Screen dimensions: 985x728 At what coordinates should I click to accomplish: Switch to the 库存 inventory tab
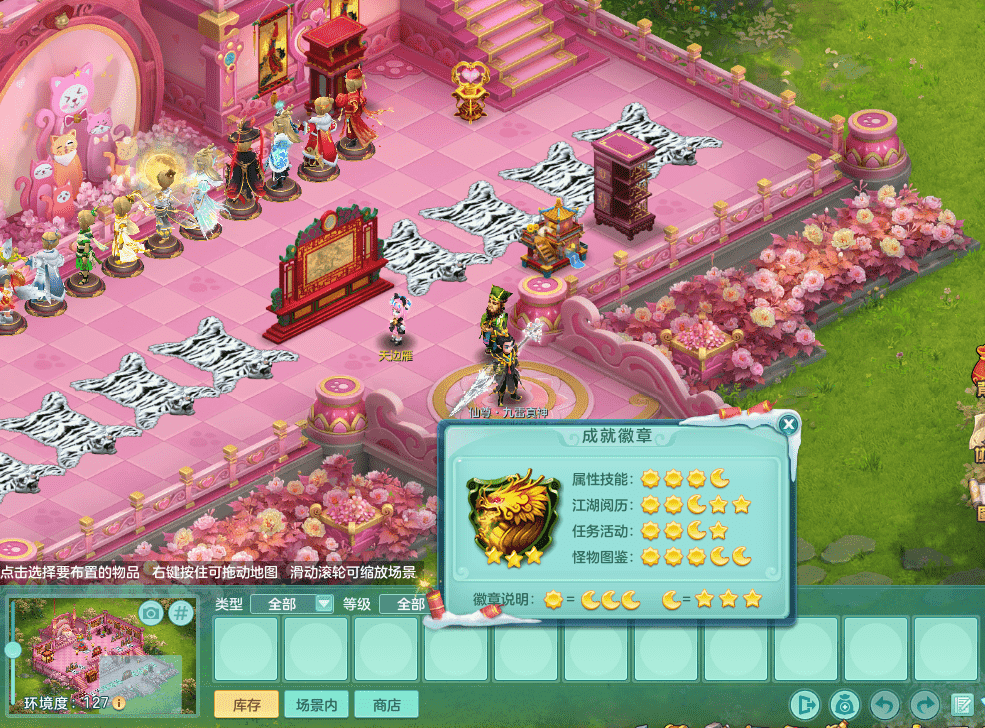click(246, 704)
